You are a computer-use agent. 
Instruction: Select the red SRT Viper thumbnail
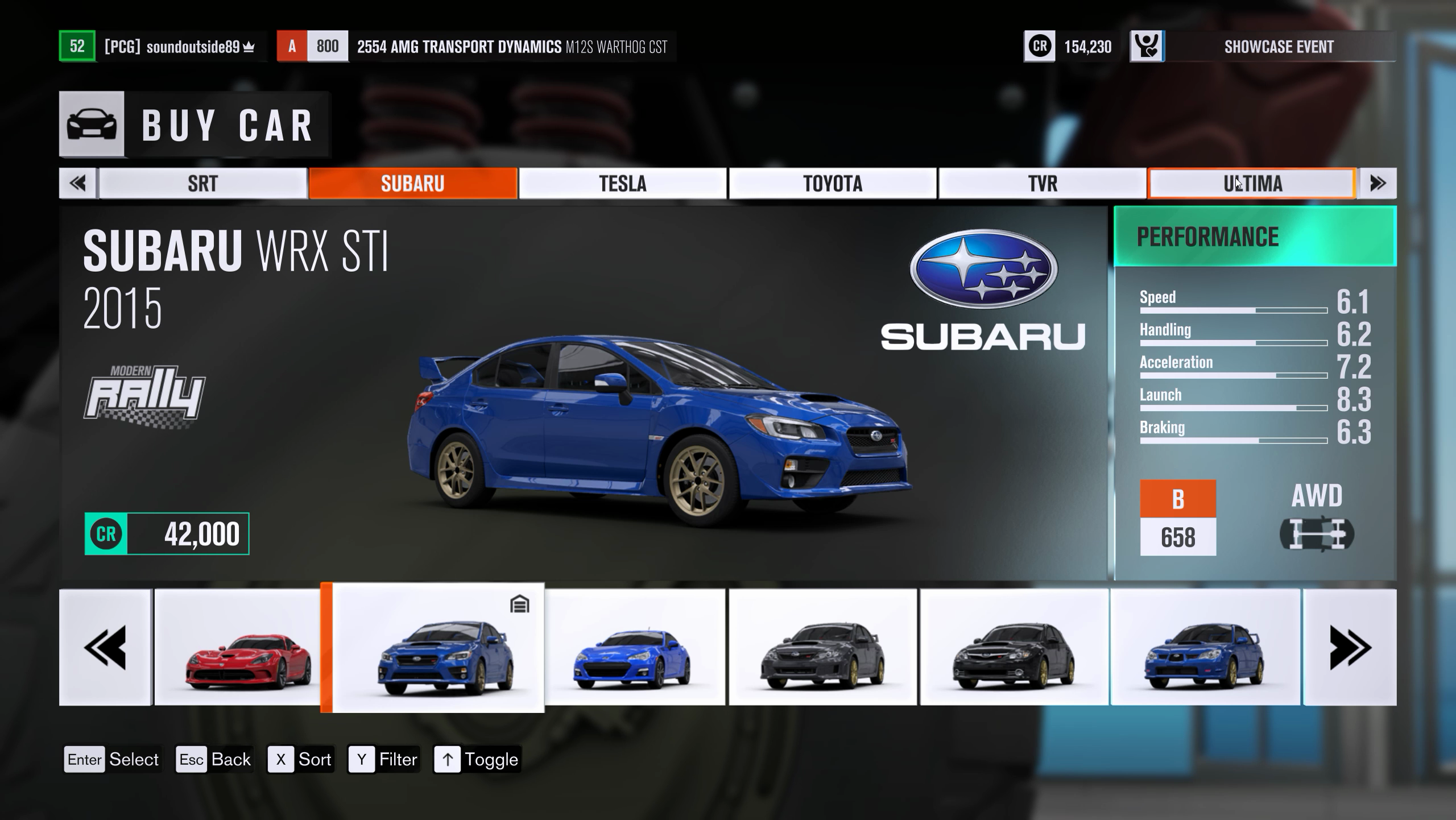(237, 647)
